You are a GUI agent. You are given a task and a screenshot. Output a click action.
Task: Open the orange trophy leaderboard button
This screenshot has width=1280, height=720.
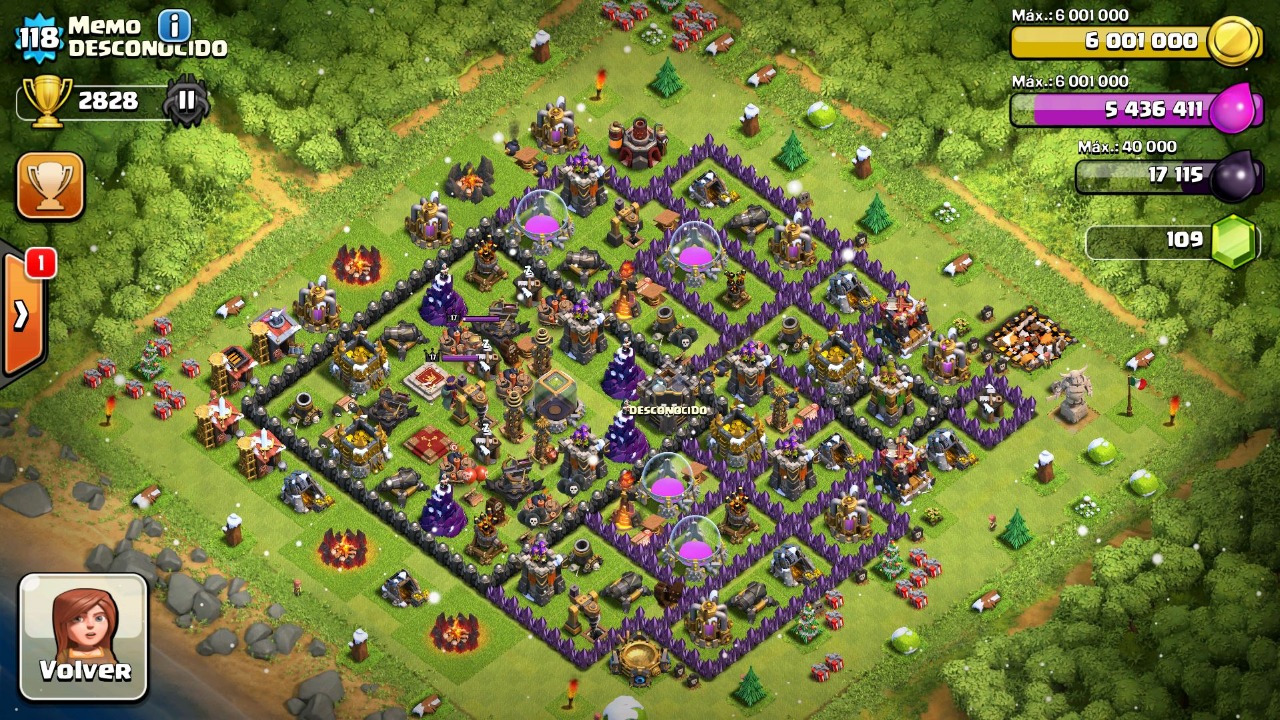pos(50,185)
